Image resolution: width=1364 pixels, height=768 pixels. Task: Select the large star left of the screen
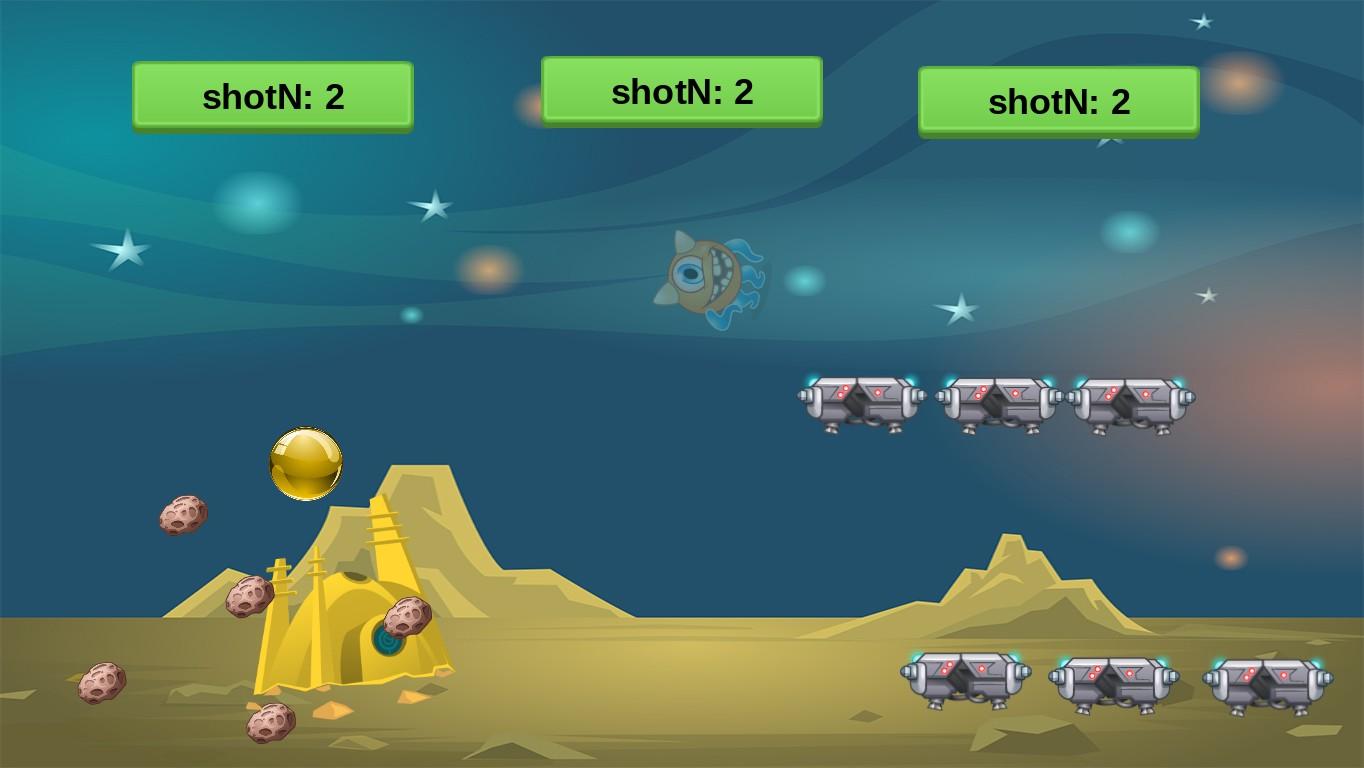[120, 249]
